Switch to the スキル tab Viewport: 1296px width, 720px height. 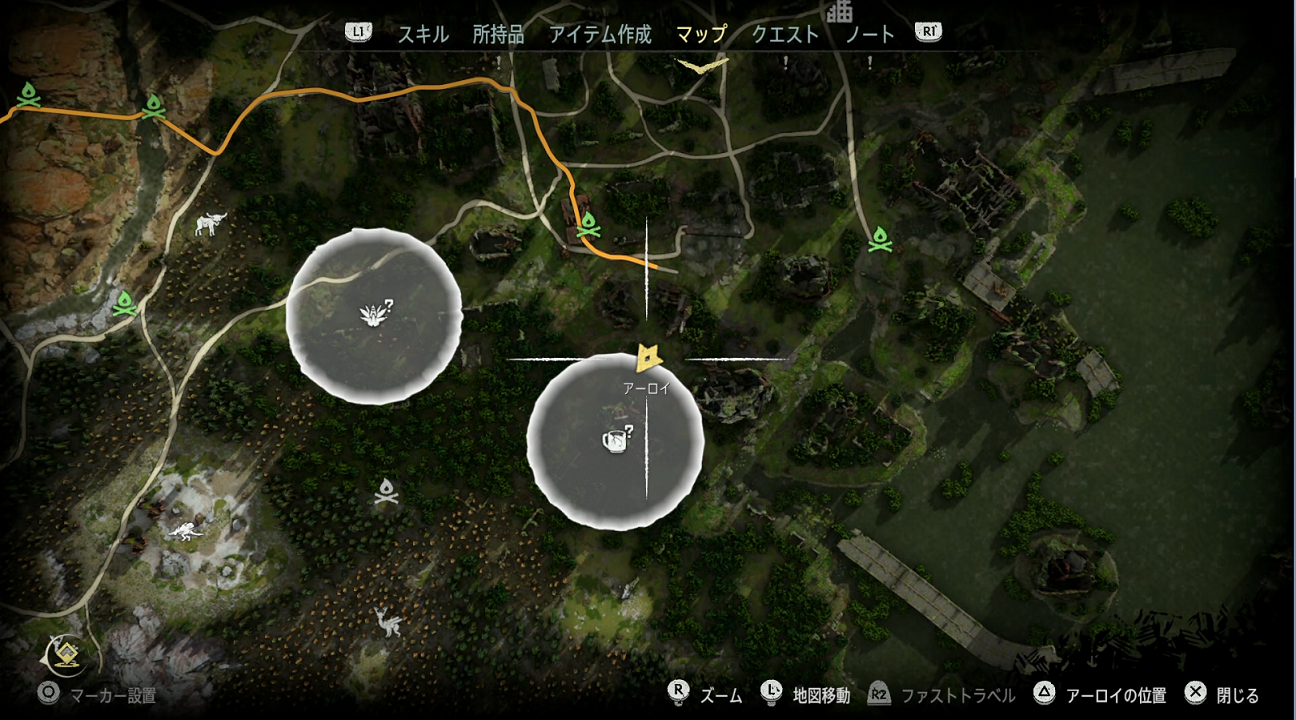pos(423,34)
